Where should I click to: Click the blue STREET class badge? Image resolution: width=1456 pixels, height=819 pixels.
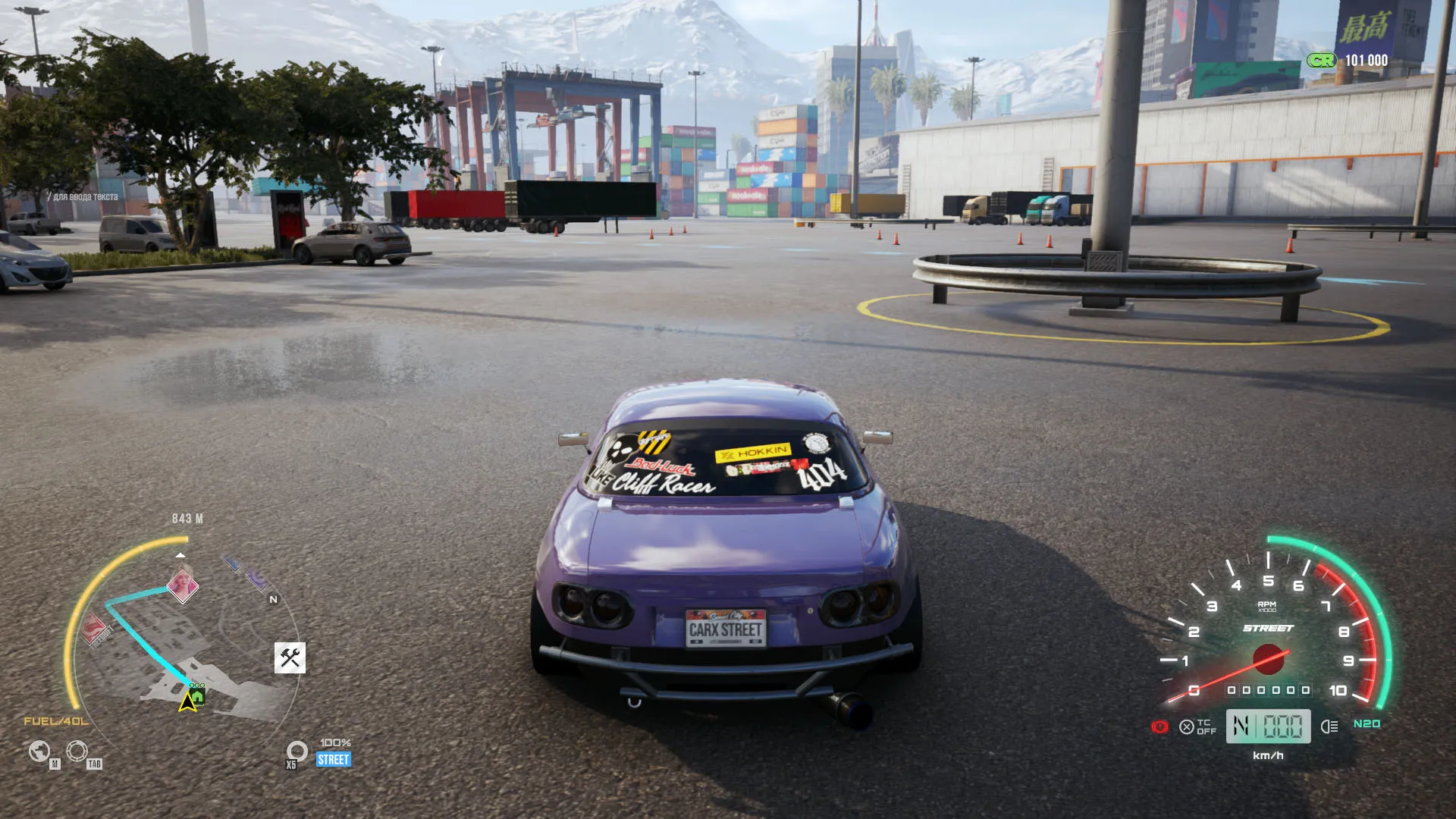pyautogui.click(x=334, y=759)
